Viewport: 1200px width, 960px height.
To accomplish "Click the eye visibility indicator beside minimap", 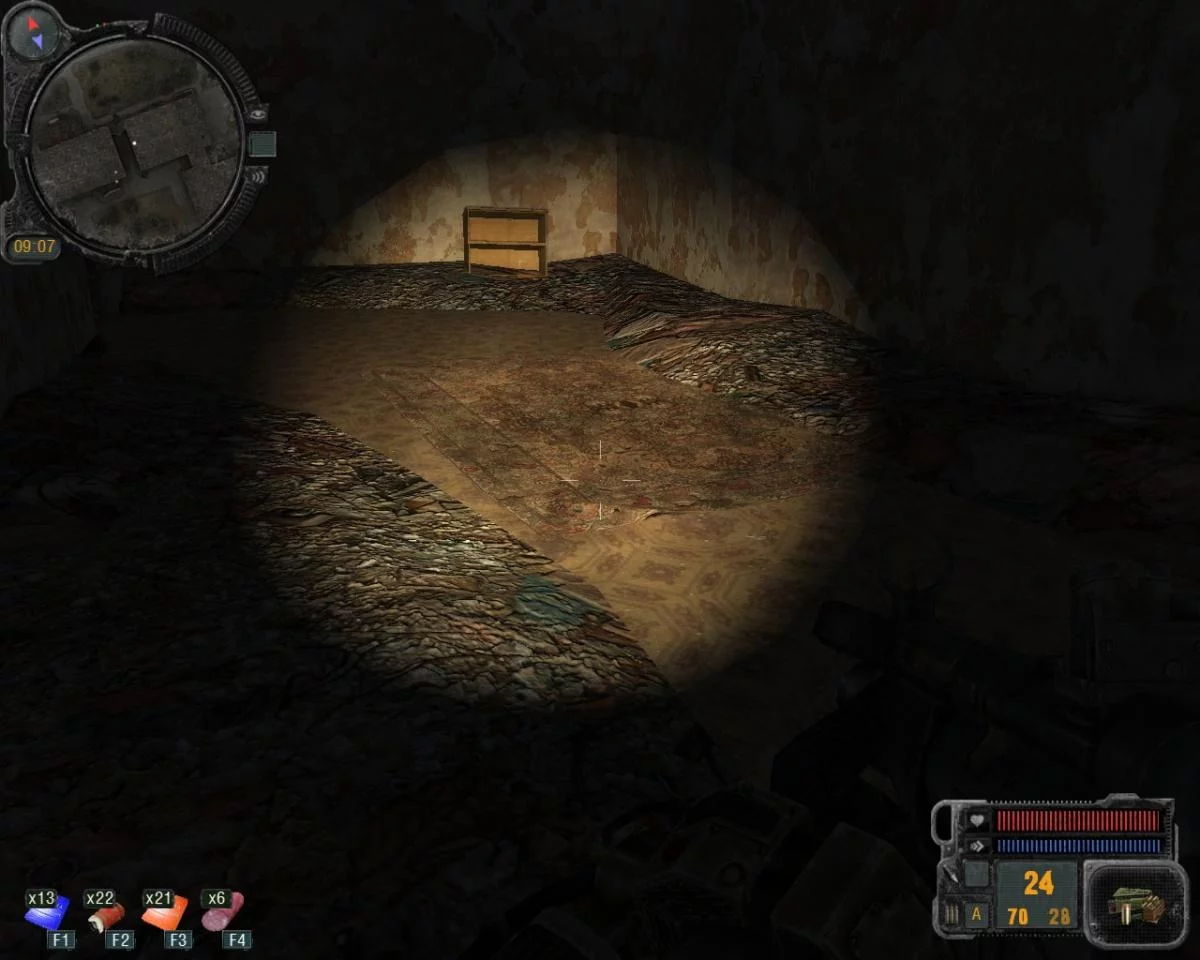I will (x=259, y=113).
